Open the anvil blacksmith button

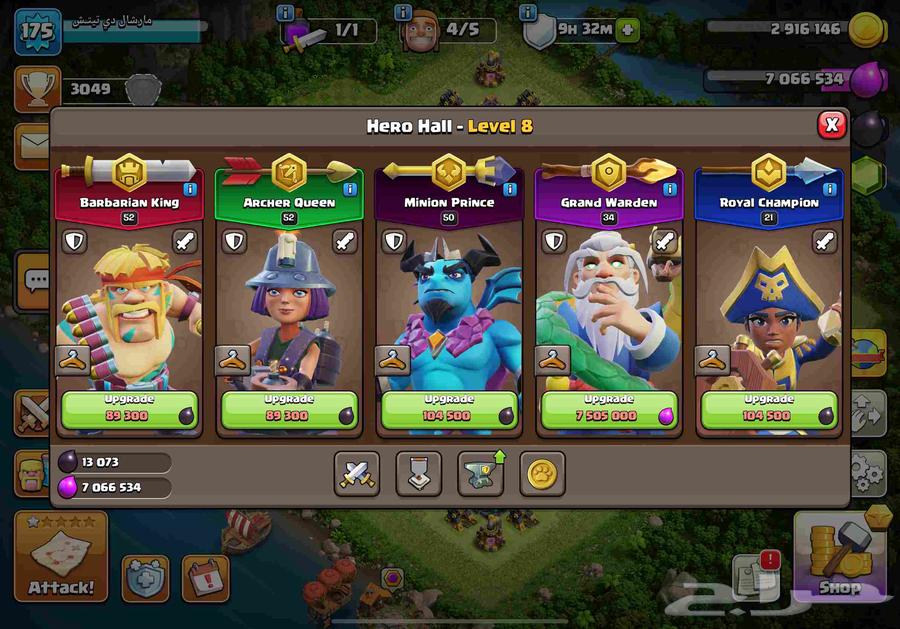pyautogui.click(x=481, y=473)
